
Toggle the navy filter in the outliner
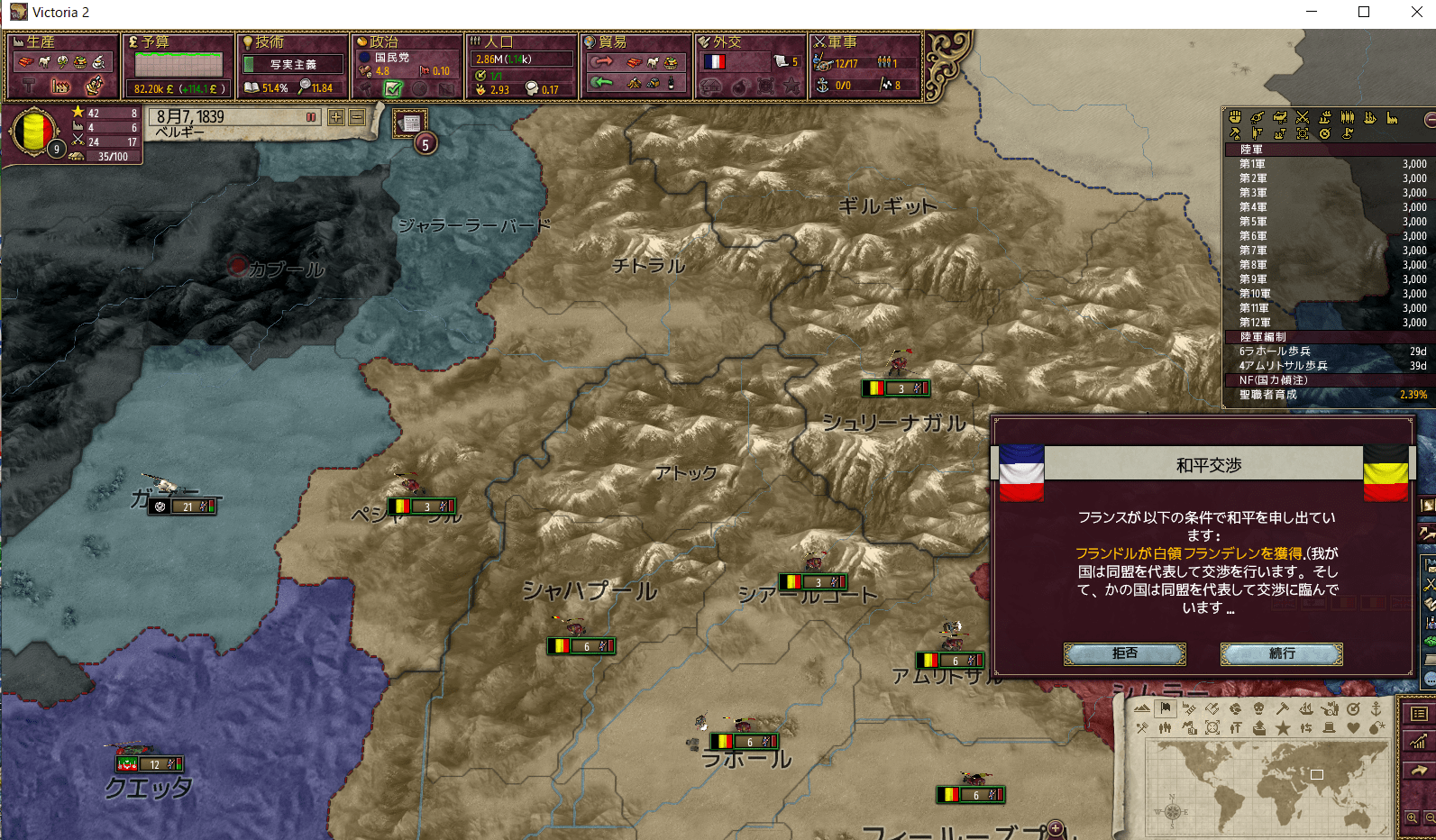point(1369,117)
